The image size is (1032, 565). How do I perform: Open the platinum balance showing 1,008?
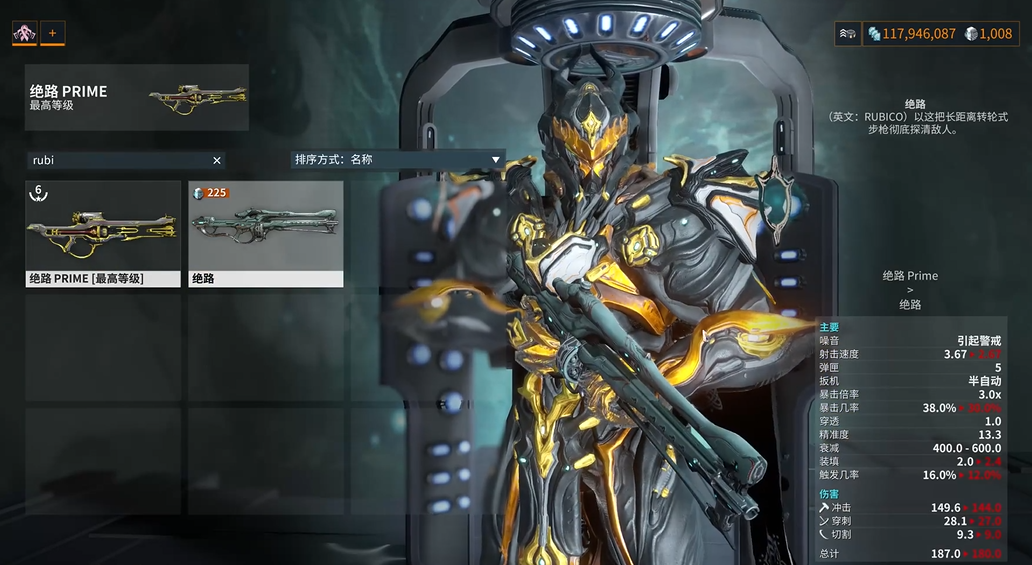point(988,34)
